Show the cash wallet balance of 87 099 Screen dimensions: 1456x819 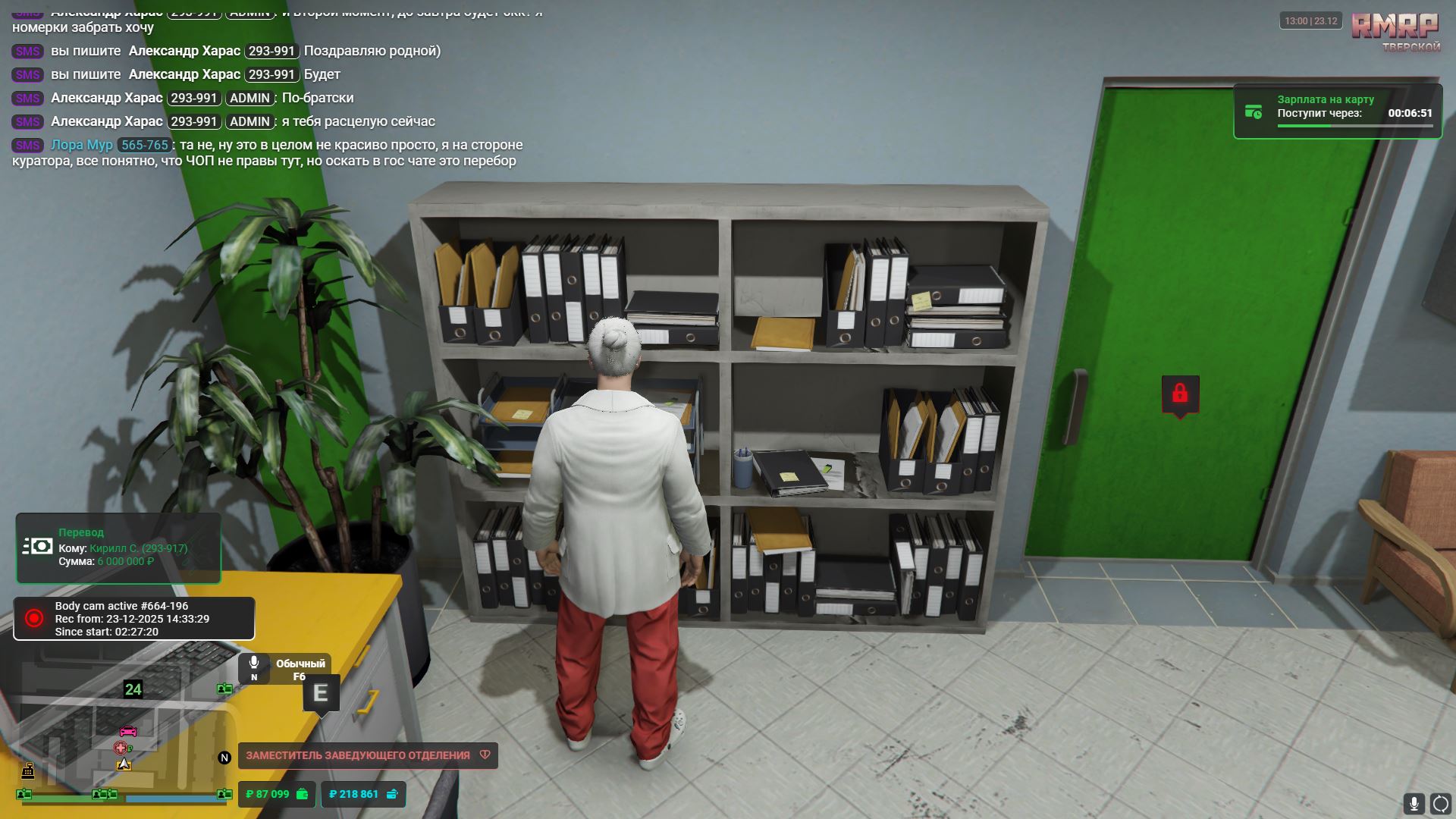(x=277, y=794)
